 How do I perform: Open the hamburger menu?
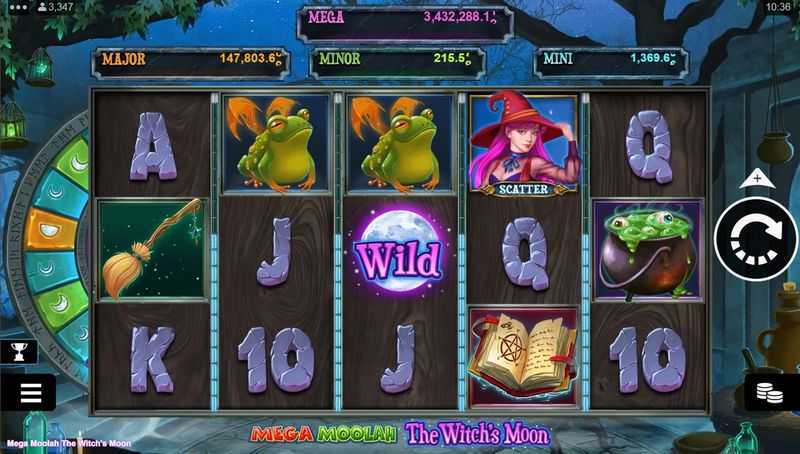click(27, 393)
